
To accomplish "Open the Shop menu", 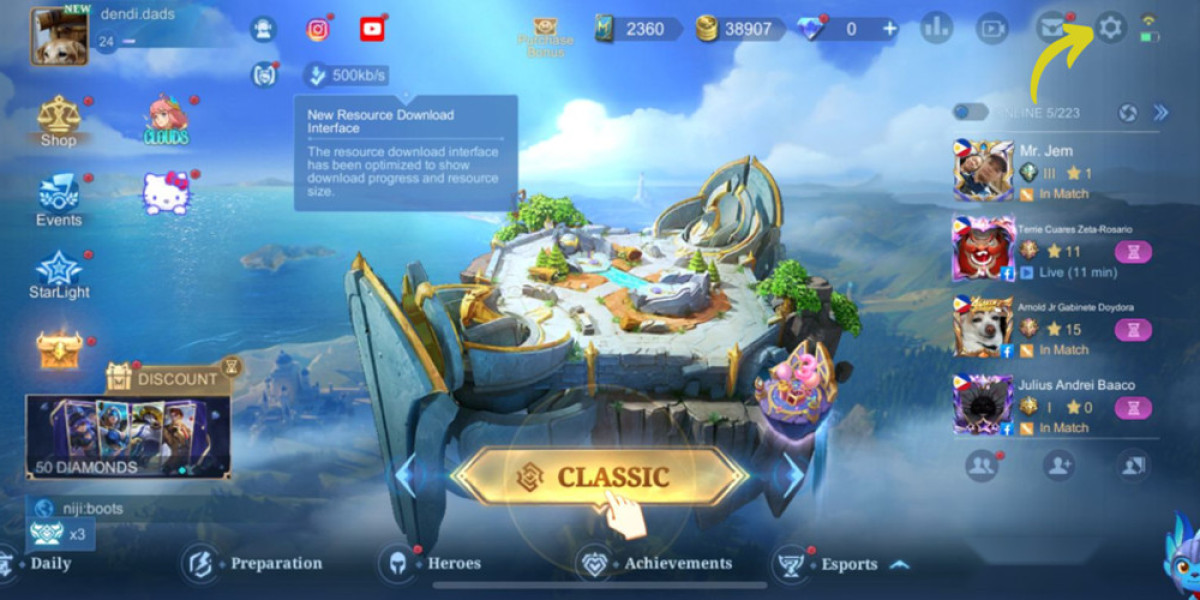I will tap(59, 120).
